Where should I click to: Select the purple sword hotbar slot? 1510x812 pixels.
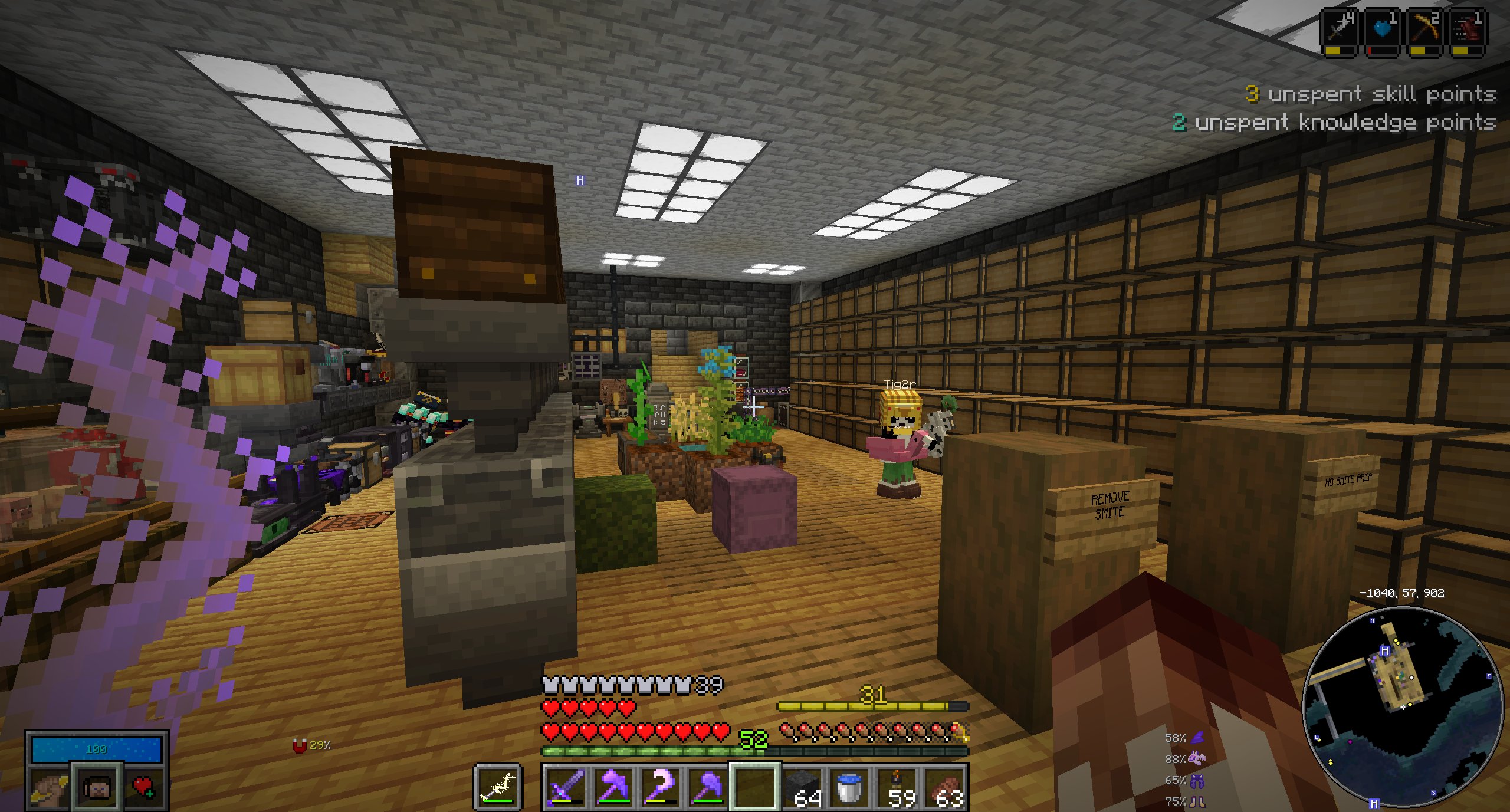pos(566,787)
